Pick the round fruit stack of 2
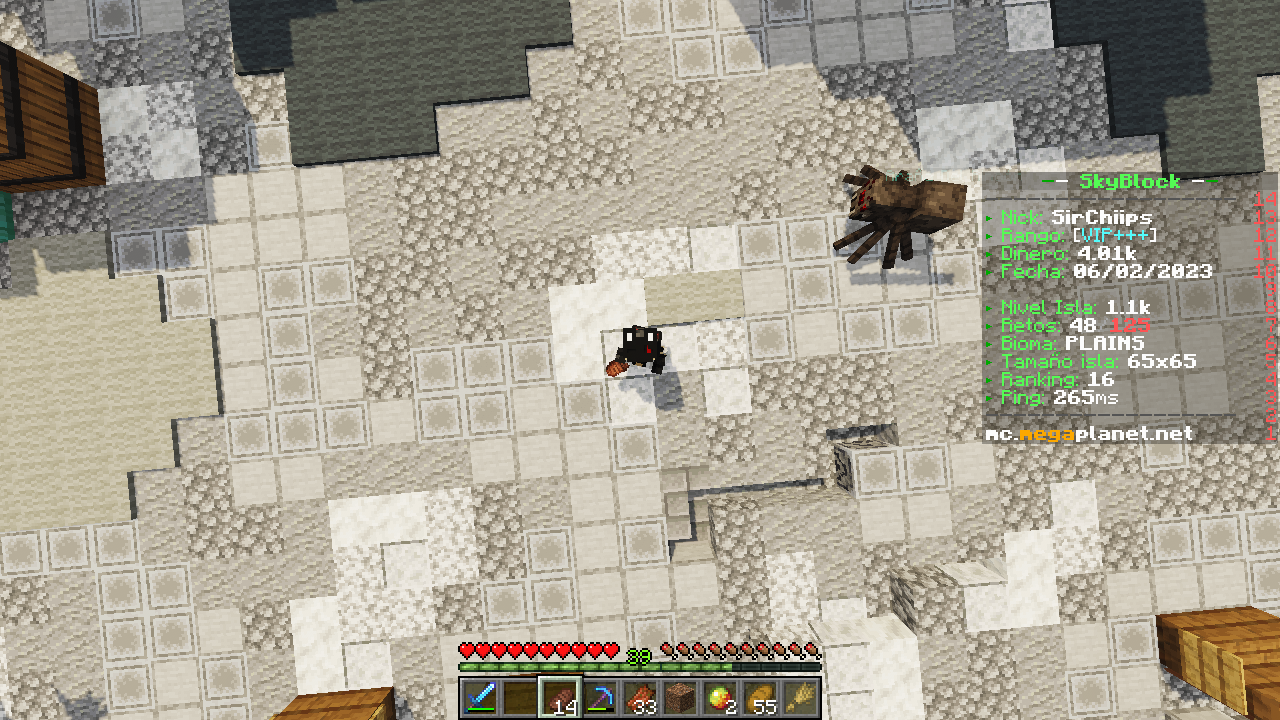The width and height of the screenshot is (1280, 720). pyautogui.click(x=720, y=697)
